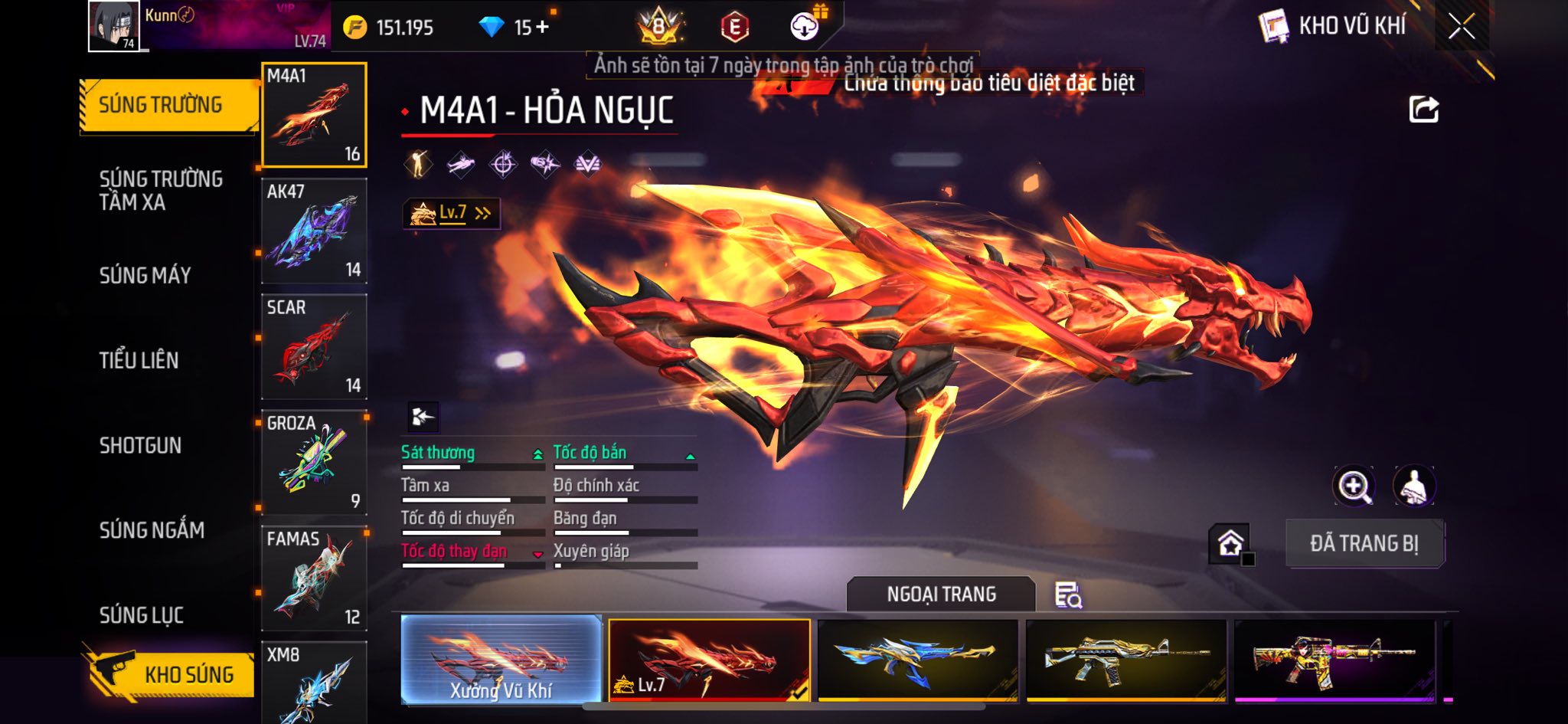
Task: Click the Kho Súng button
Action: (x=172, y=674)
